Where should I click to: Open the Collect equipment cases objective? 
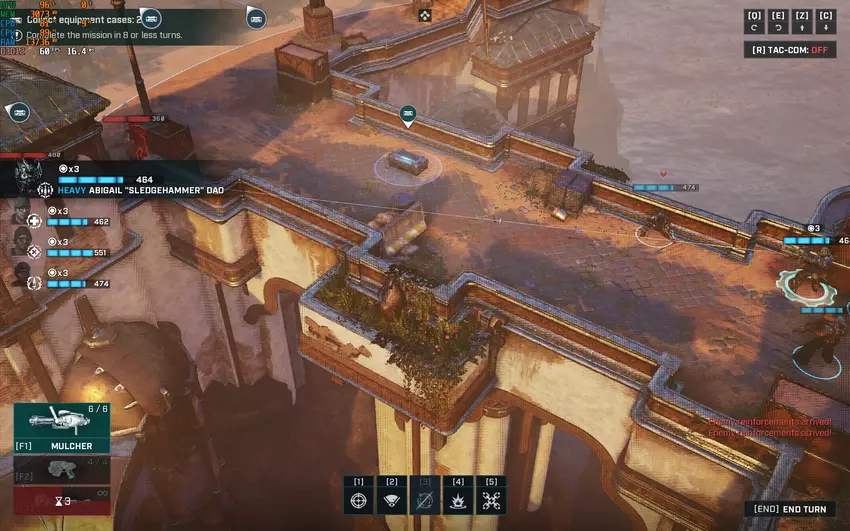pos(90,19)
